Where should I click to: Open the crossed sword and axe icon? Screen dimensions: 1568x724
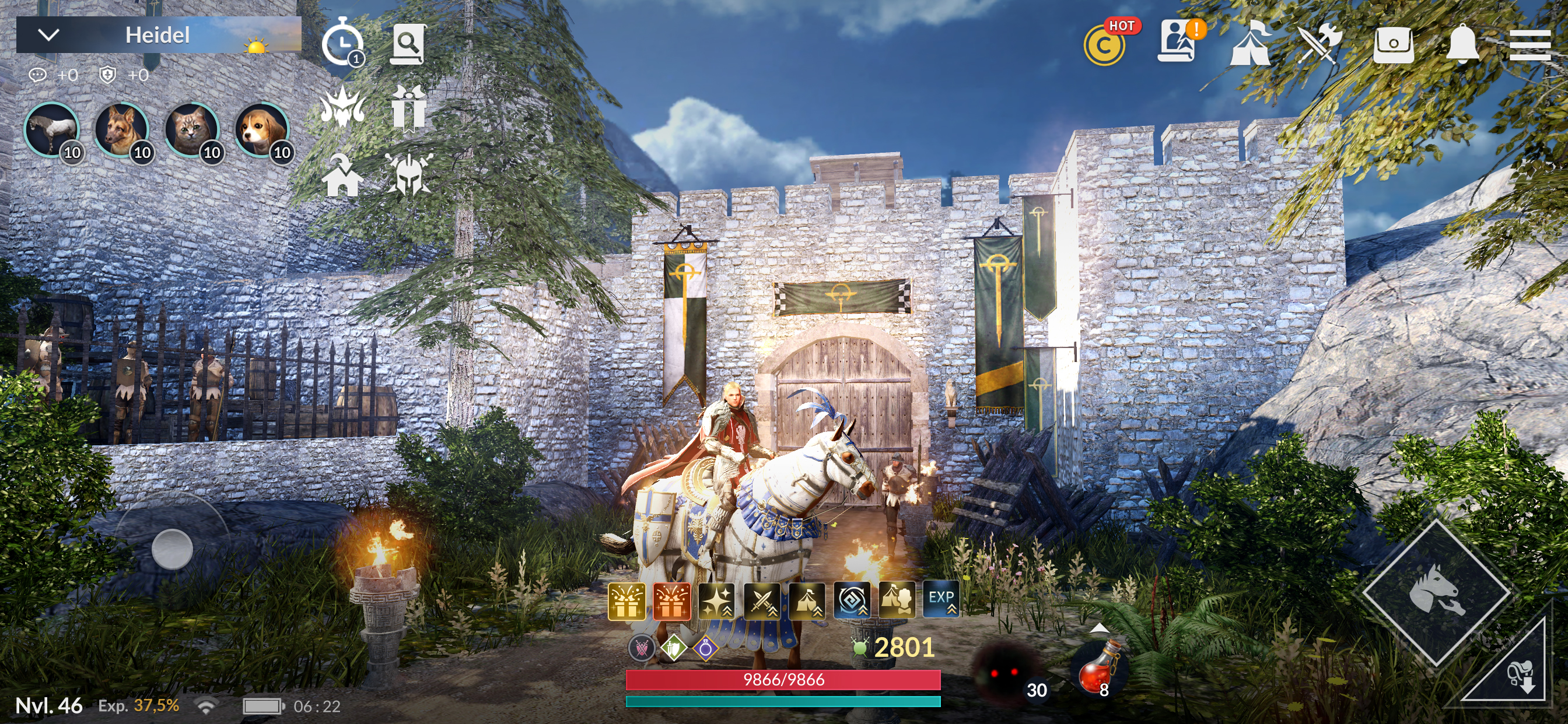(1320, 44)
